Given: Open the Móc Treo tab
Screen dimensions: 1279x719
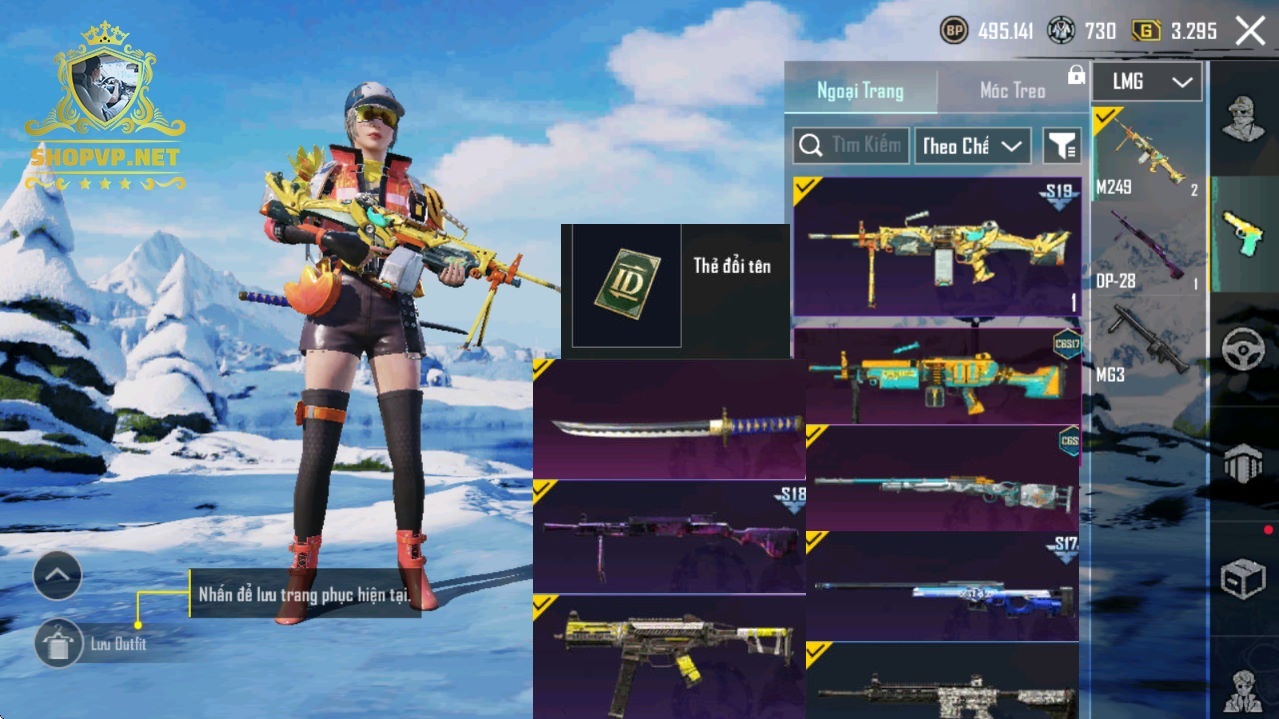Looking at the screenshot, I should (1012, 91).
